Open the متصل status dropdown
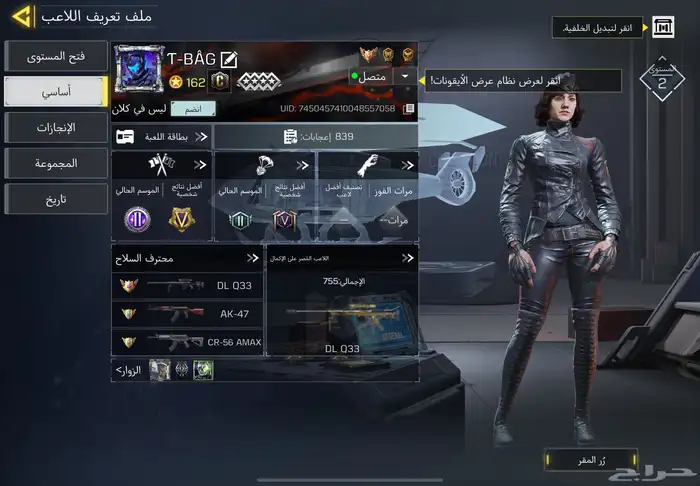Image resolution: width=700 pixels, height=486 pixels. click(x=405, y=76)
